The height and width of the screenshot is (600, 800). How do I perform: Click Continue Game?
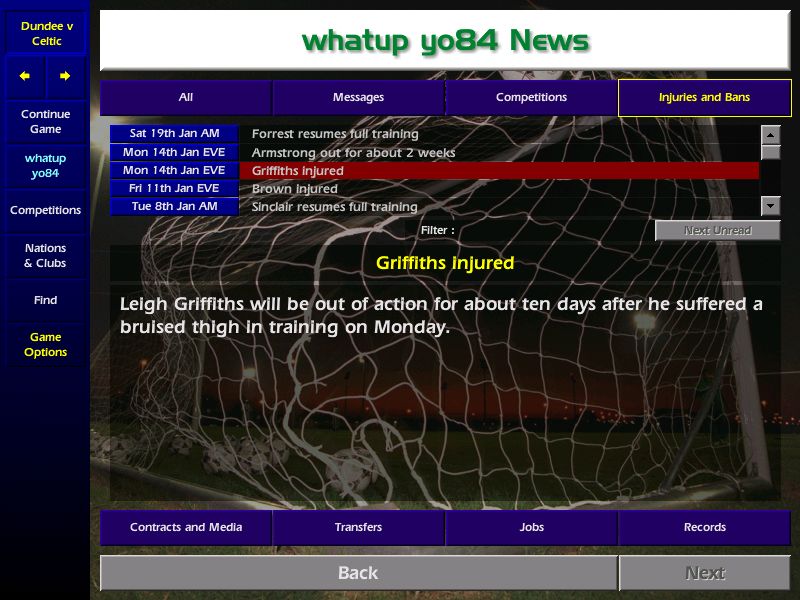point(46,122)
